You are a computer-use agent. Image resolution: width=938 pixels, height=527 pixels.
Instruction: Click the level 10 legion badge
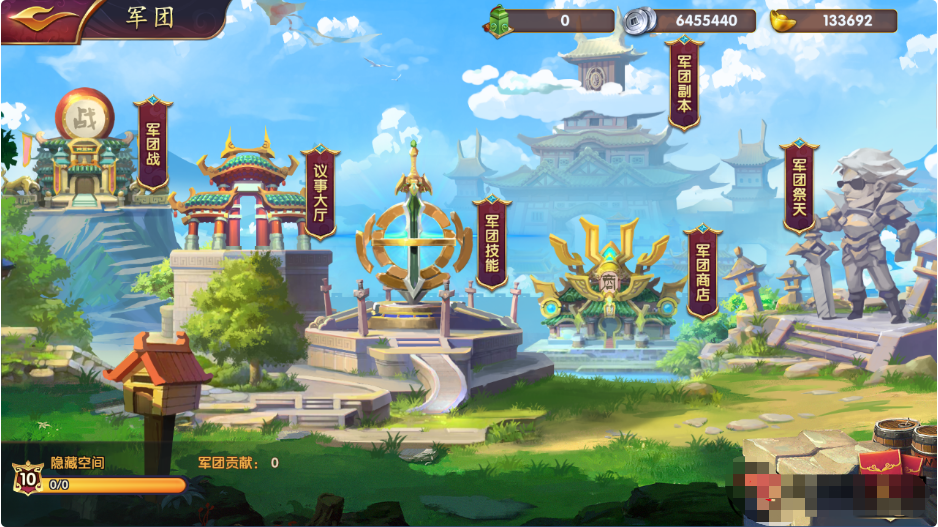click(27, 478)
